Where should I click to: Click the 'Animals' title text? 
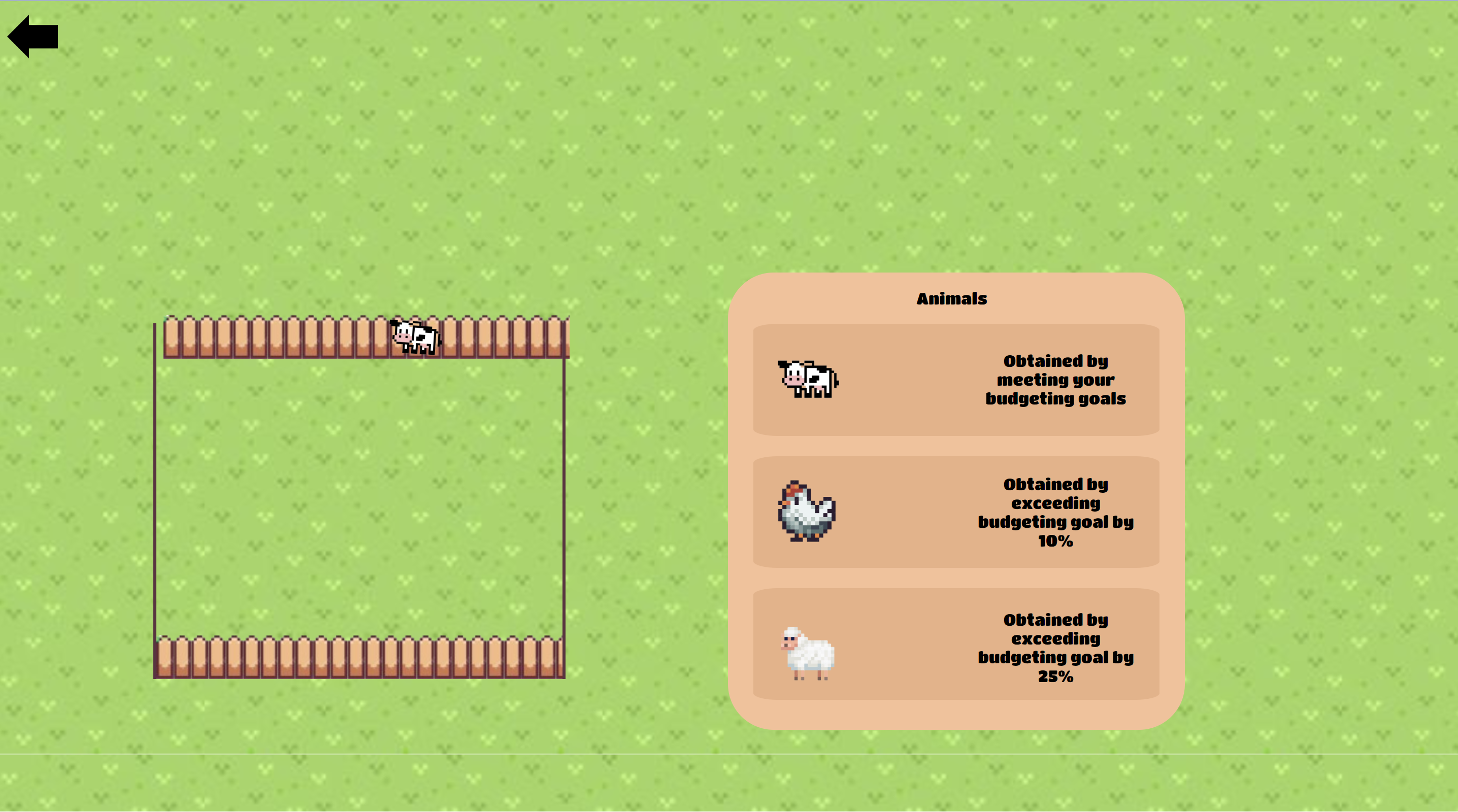click(951, 299)
